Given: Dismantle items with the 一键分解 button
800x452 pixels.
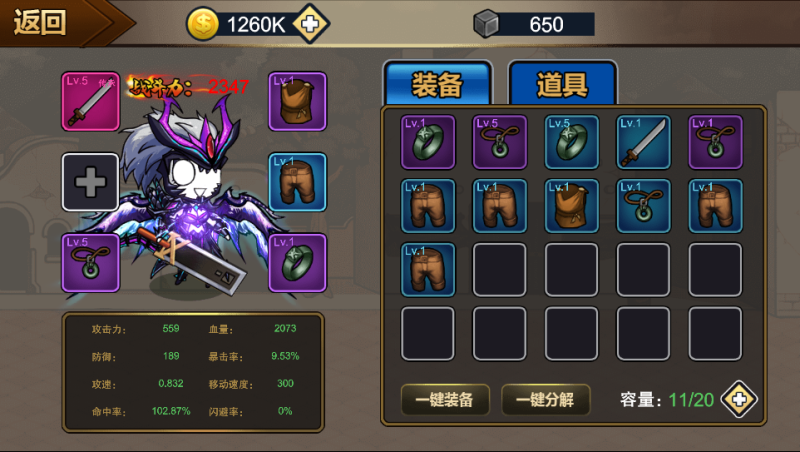Looking at the screenshot, I should pyautogui.click(x=545, y=400).
